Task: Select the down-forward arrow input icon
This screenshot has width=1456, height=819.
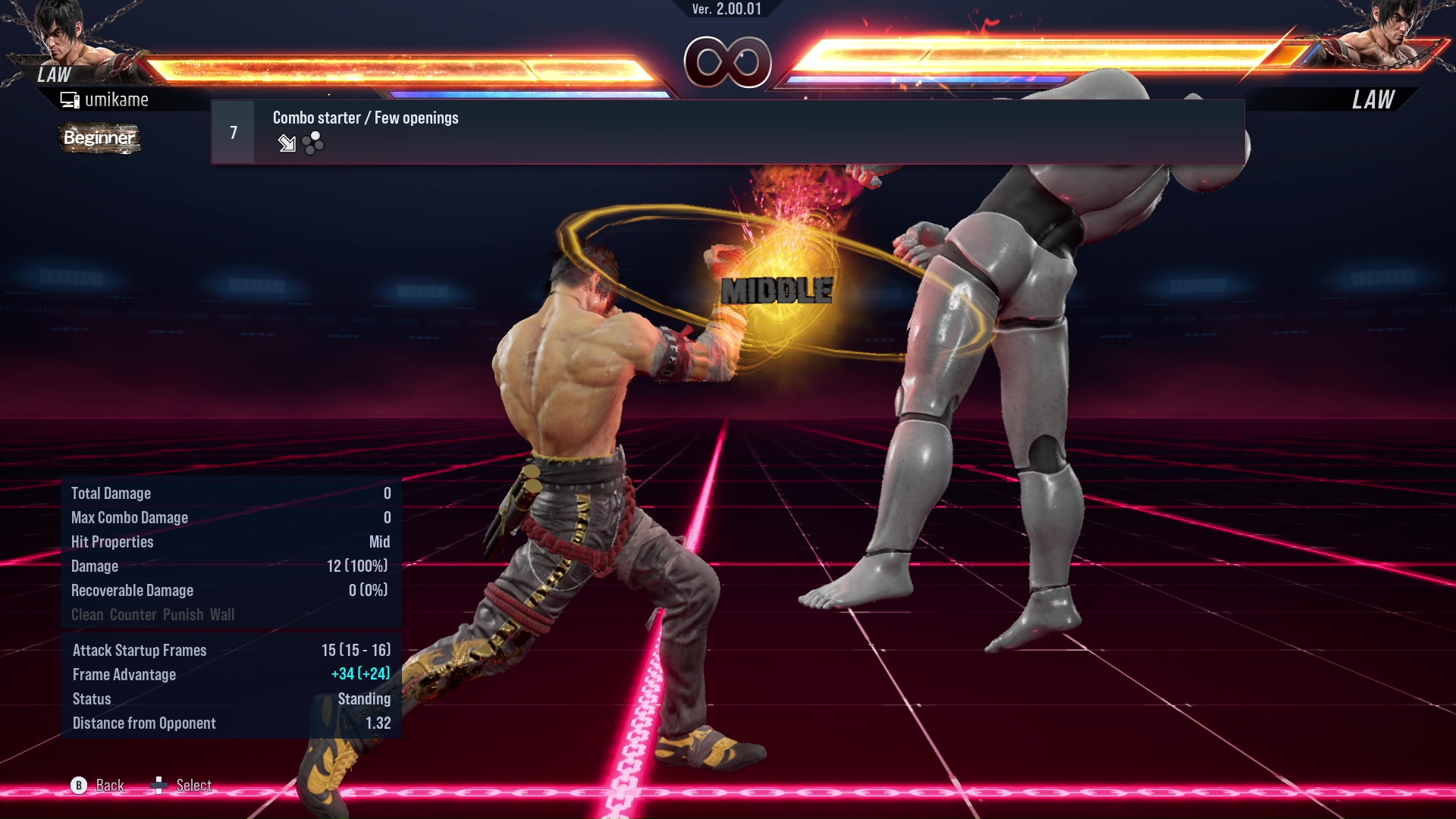Action: (x=287, y=143)
